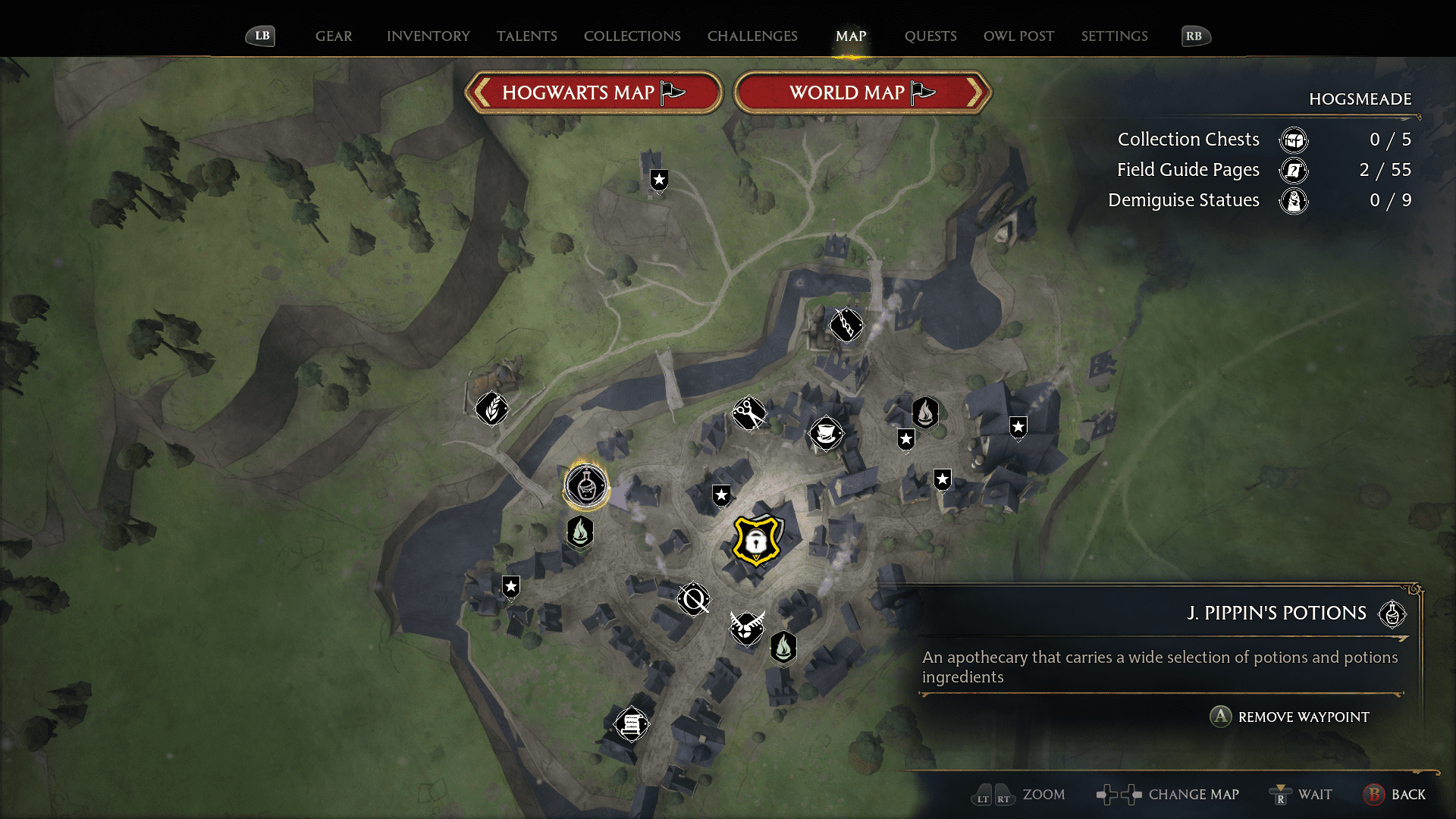This screenshot has height=819, width=1456.
Task: Click the Collection Chests icon in the Hogsmeade summary
Action: click(1294, 140)
